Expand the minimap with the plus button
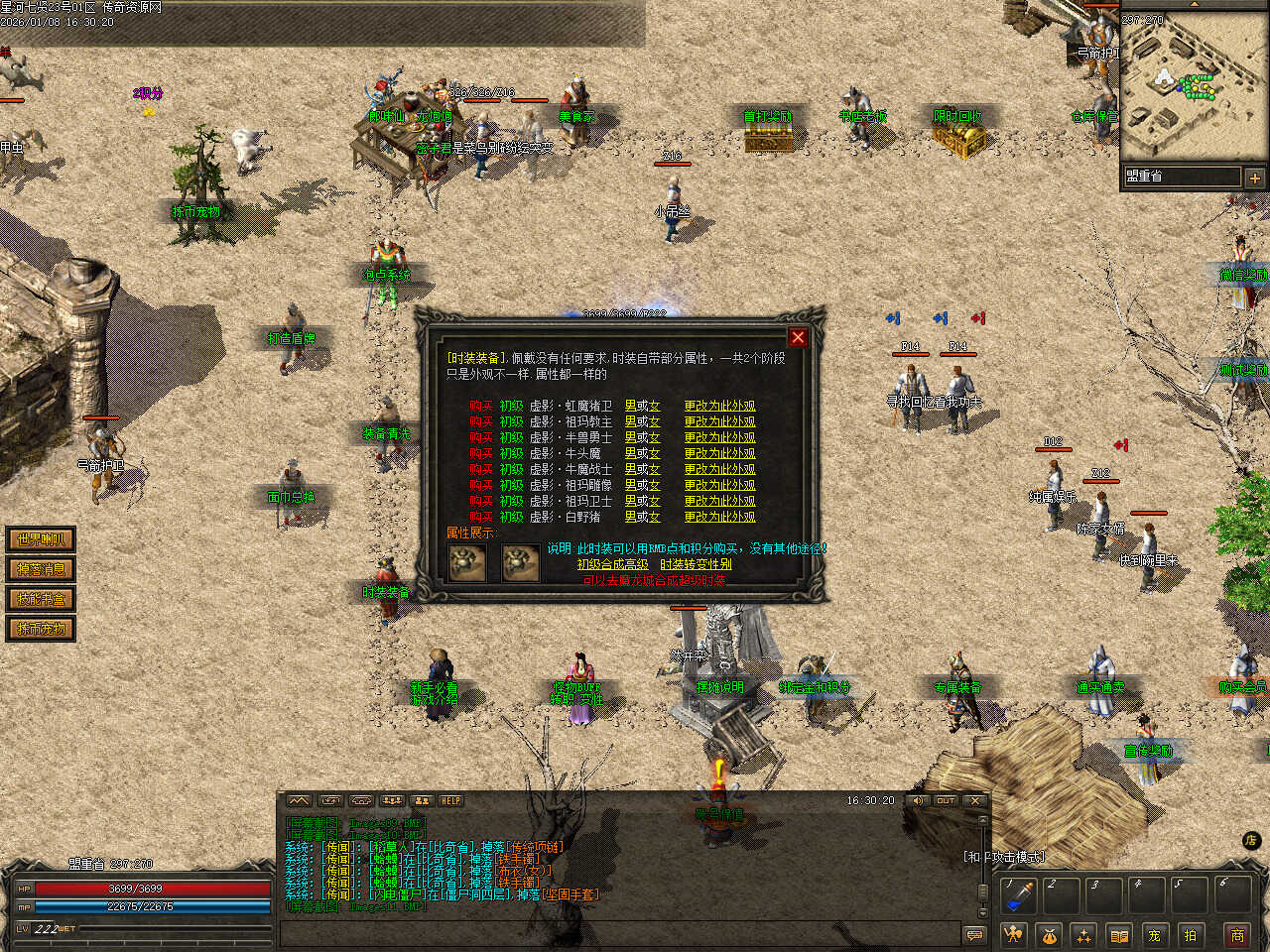 1254,178
